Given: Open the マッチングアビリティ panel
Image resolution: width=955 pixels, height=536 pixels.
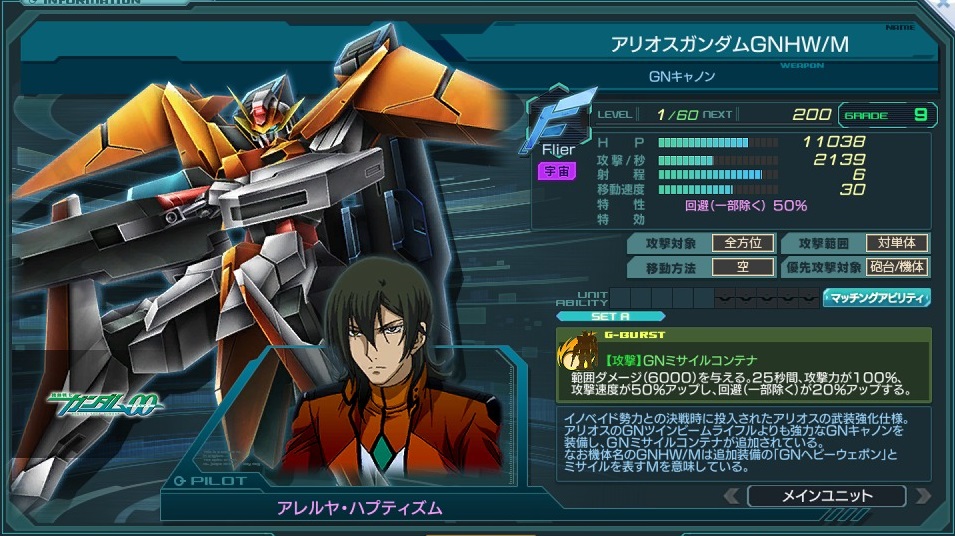Looking at the screenshot, I should (x=876, y=298).
